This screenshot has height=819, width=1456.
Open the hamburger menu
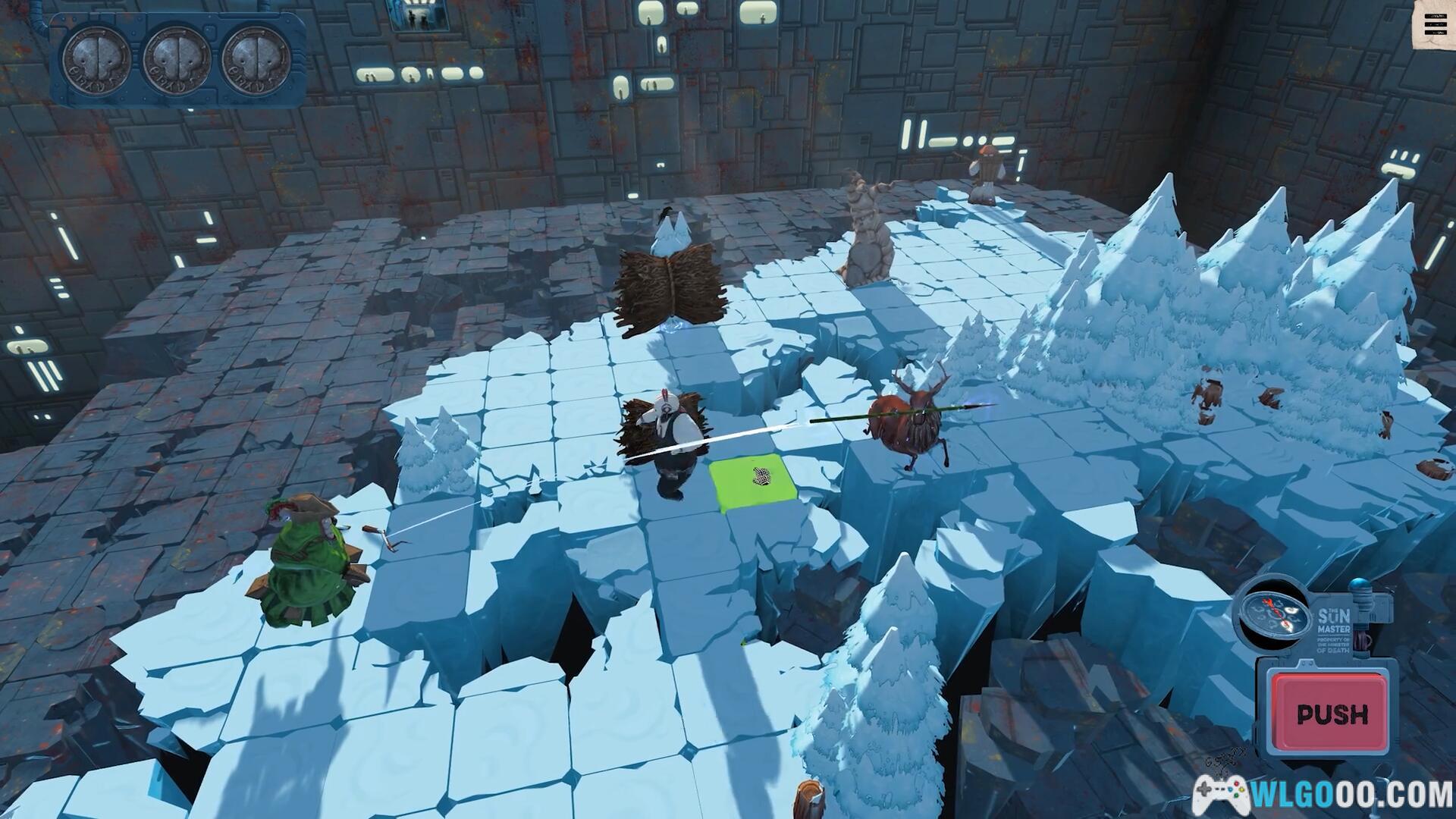(1435, 25)
